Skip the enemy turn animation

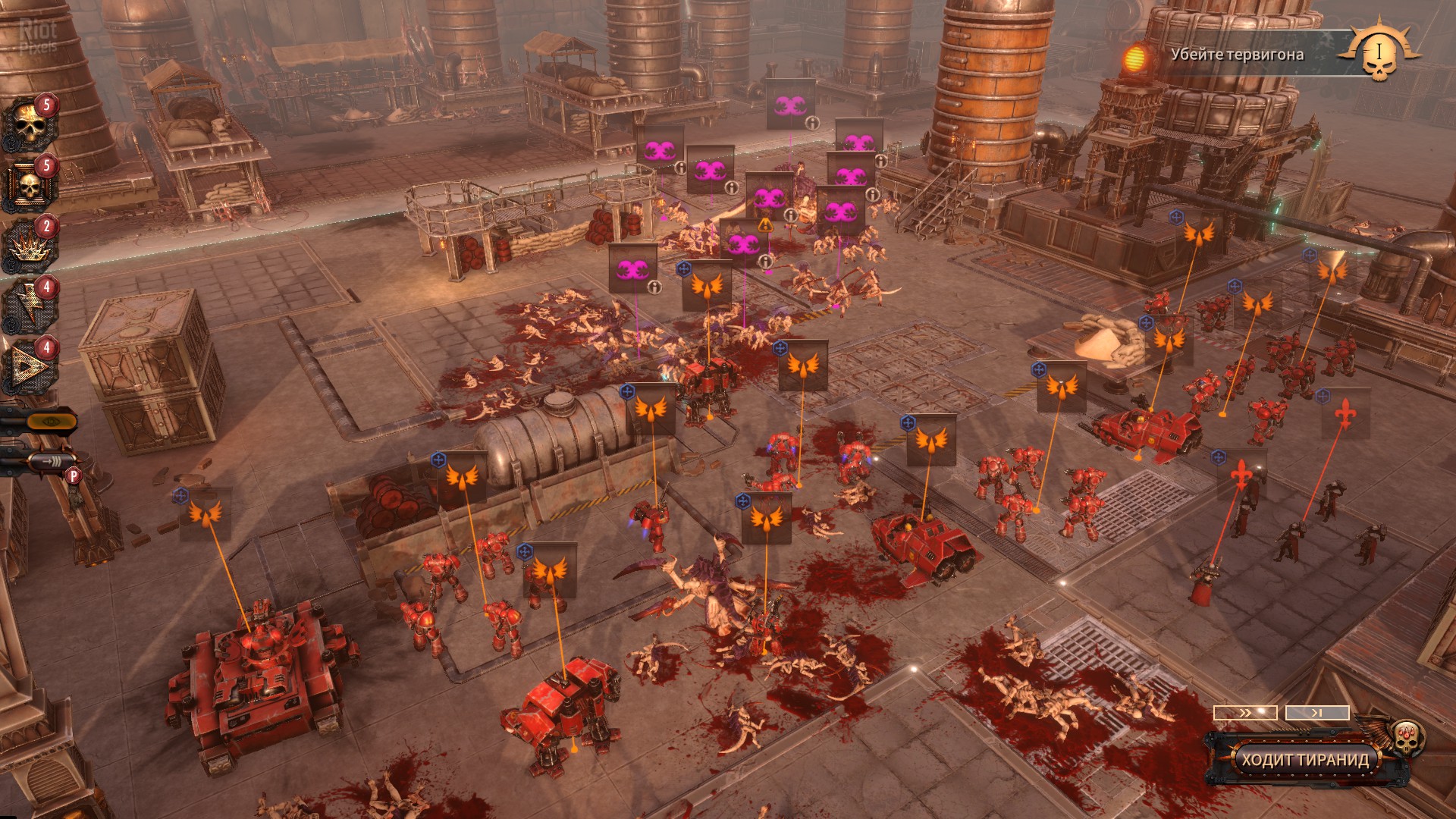click(1317, 713)
